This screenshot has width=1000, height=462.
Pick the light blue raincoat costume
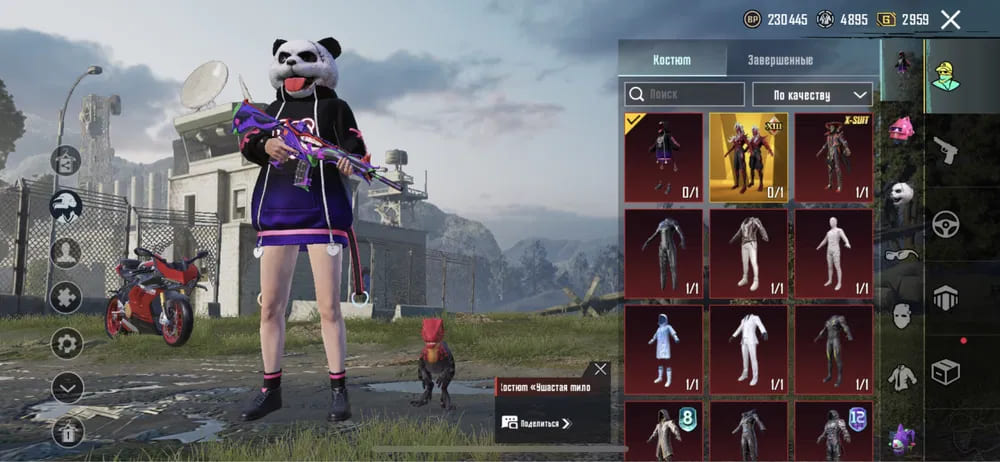point(663,349)
